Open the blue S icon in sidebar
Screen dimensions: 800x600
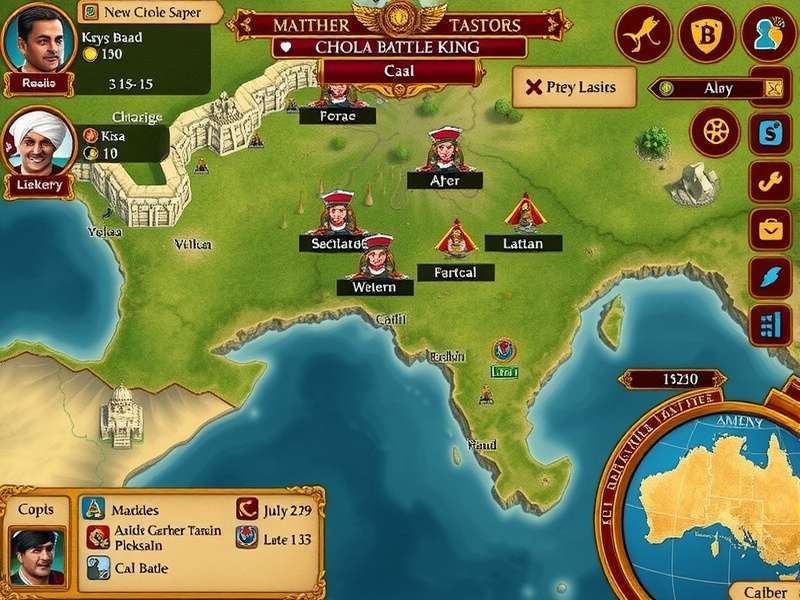tap(770, 132)
